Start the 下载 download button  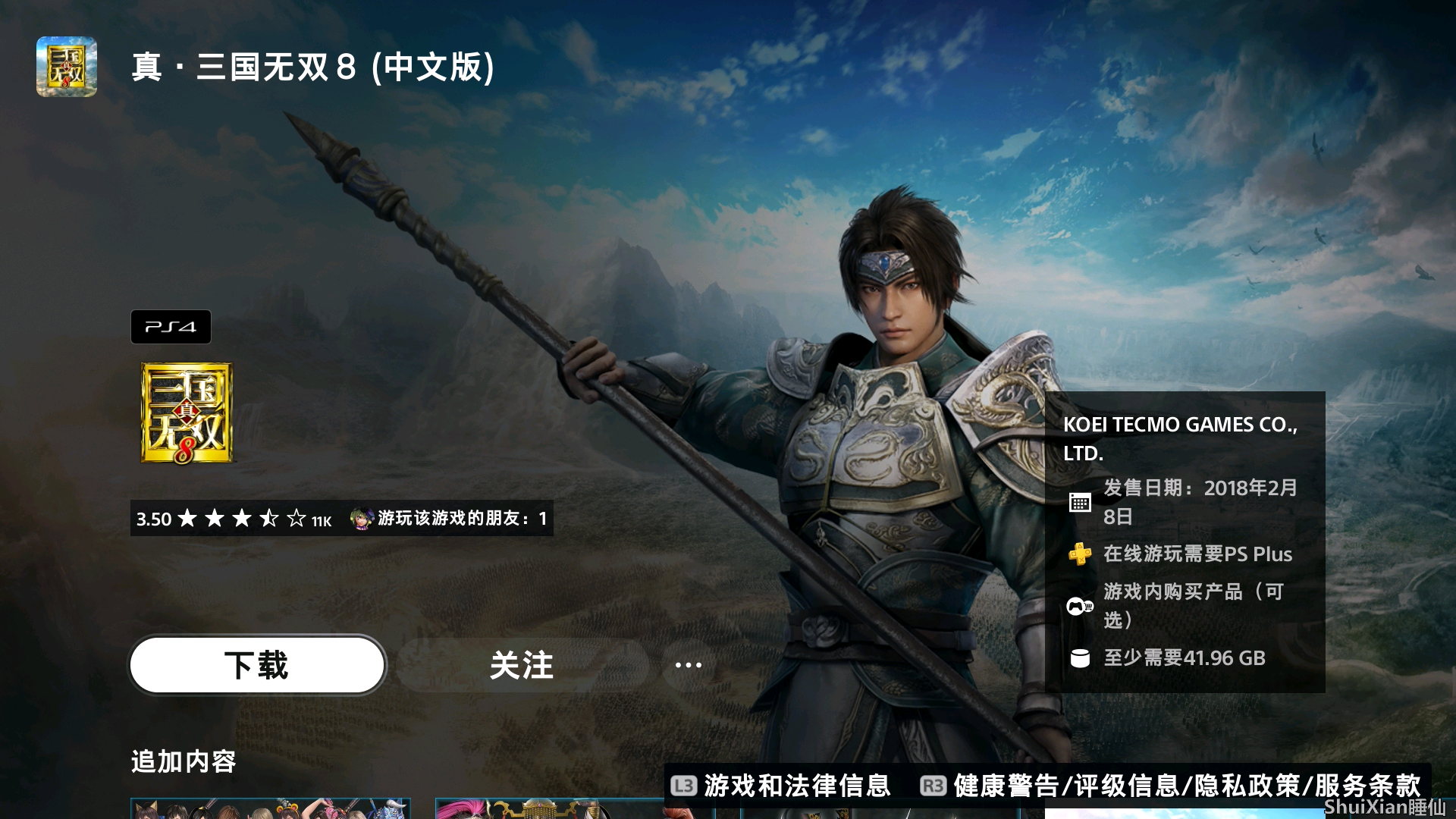[257, 665]
